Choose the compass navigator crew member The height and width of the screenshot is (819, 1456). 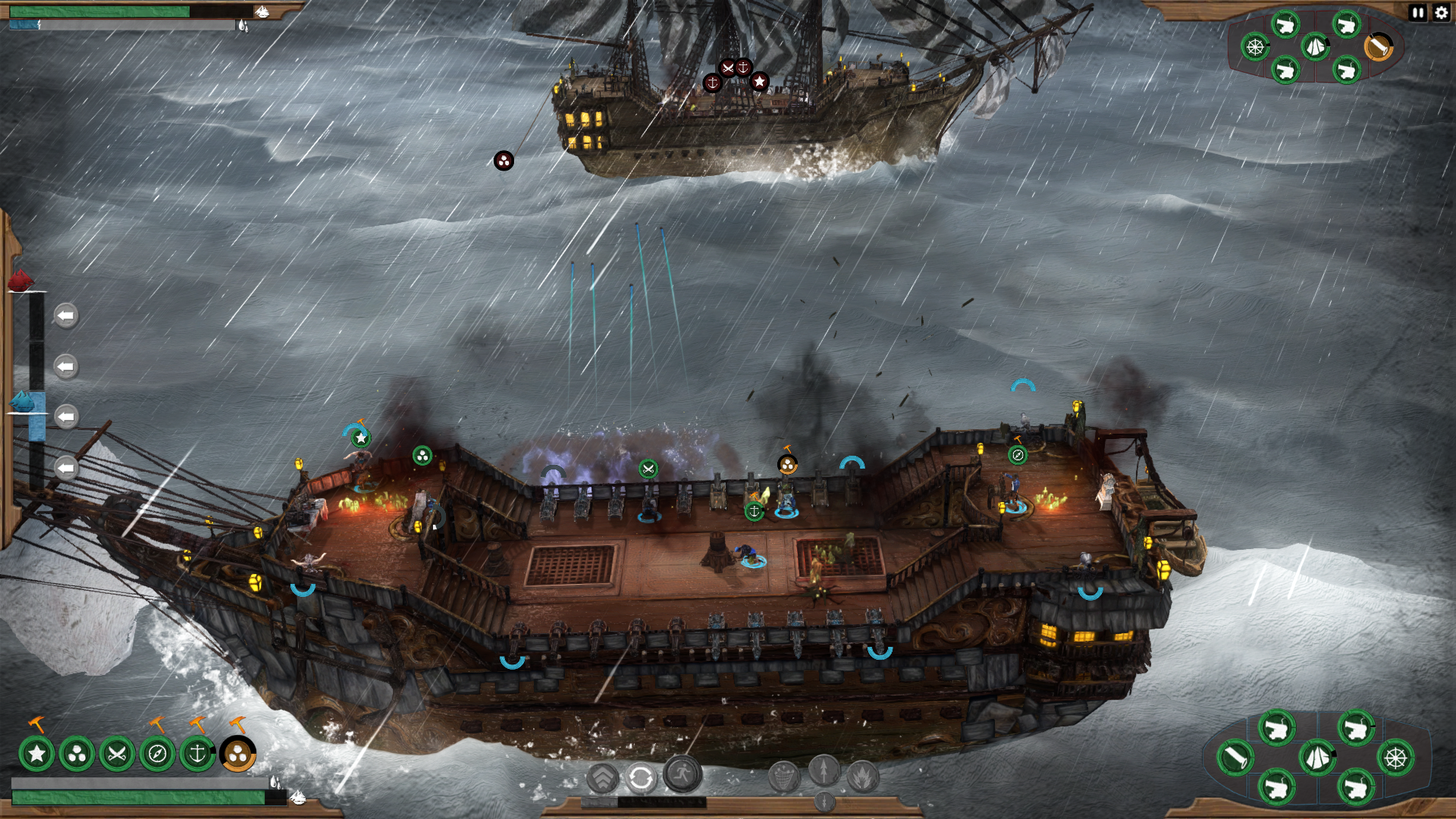coord(157,754)
